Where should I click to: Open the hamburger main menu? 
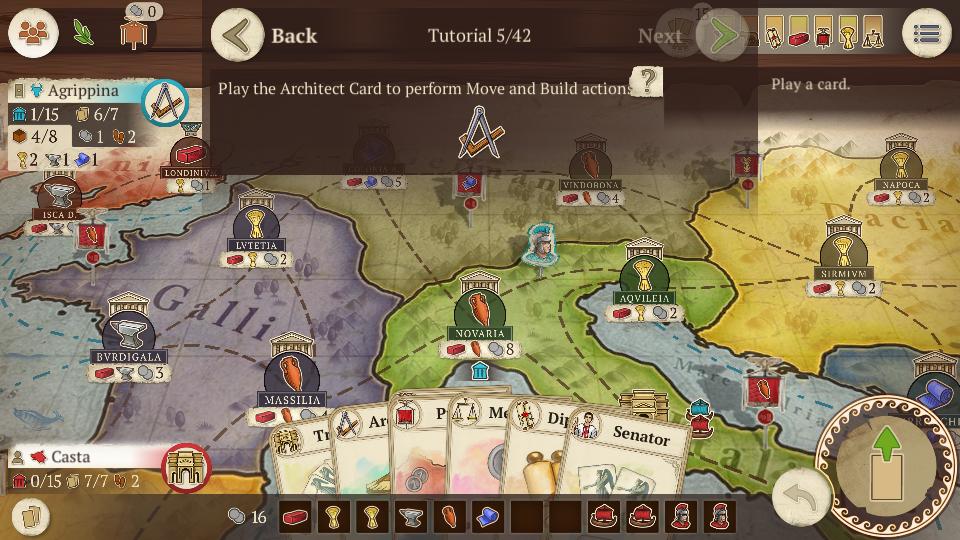[x=926, y=34]
